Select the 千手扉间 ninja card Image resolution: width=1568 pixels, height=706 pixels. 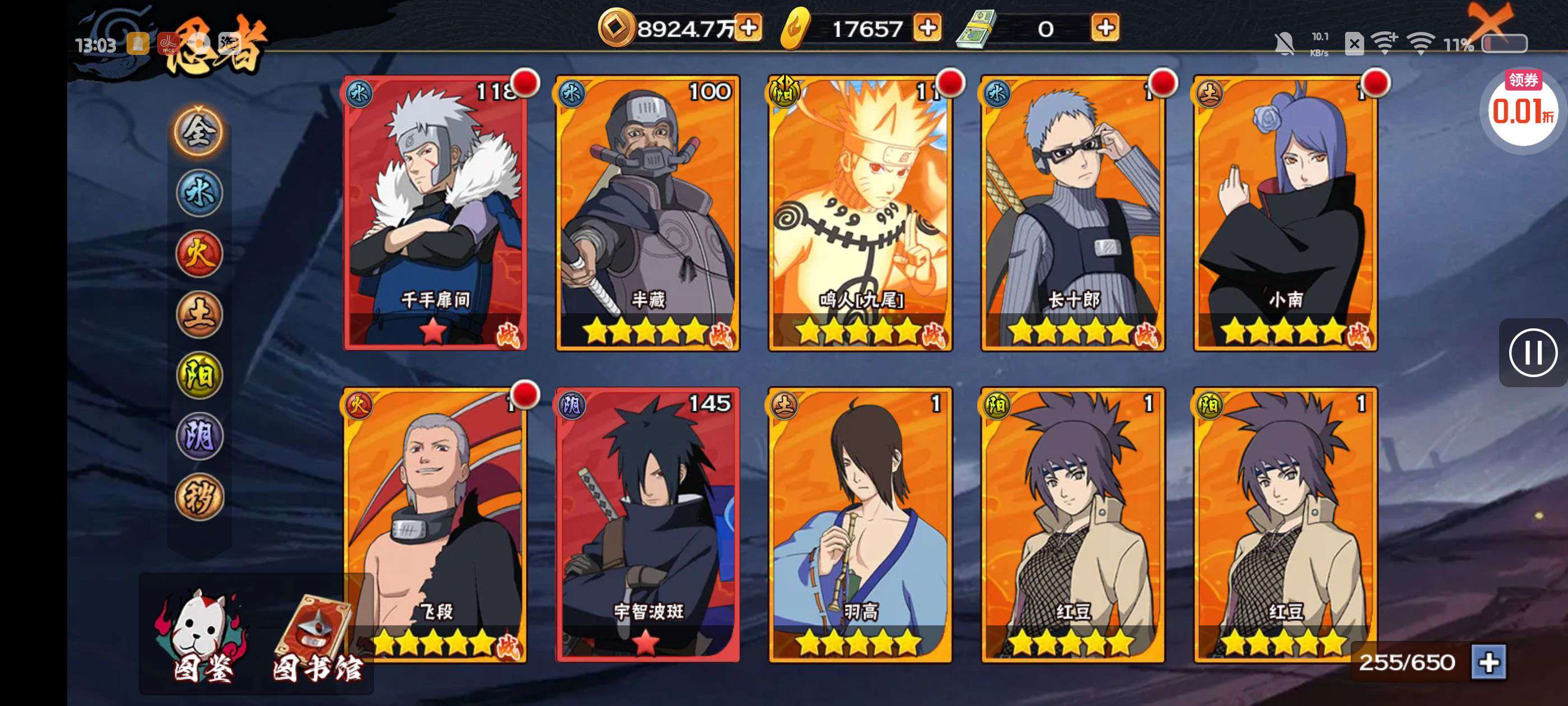[x=435, y=212]
